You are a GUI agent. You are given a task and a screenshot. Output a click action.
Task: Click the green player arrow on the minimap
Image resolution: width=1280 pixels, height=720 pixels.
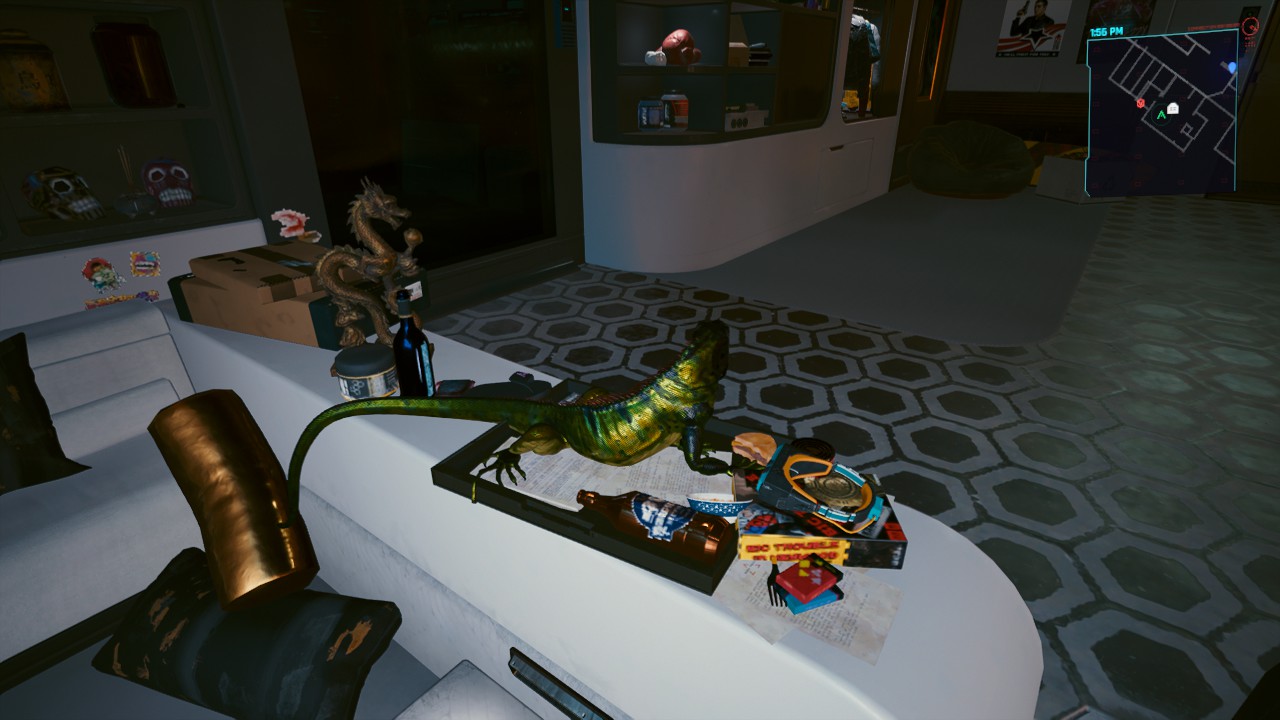point(1161,114)
